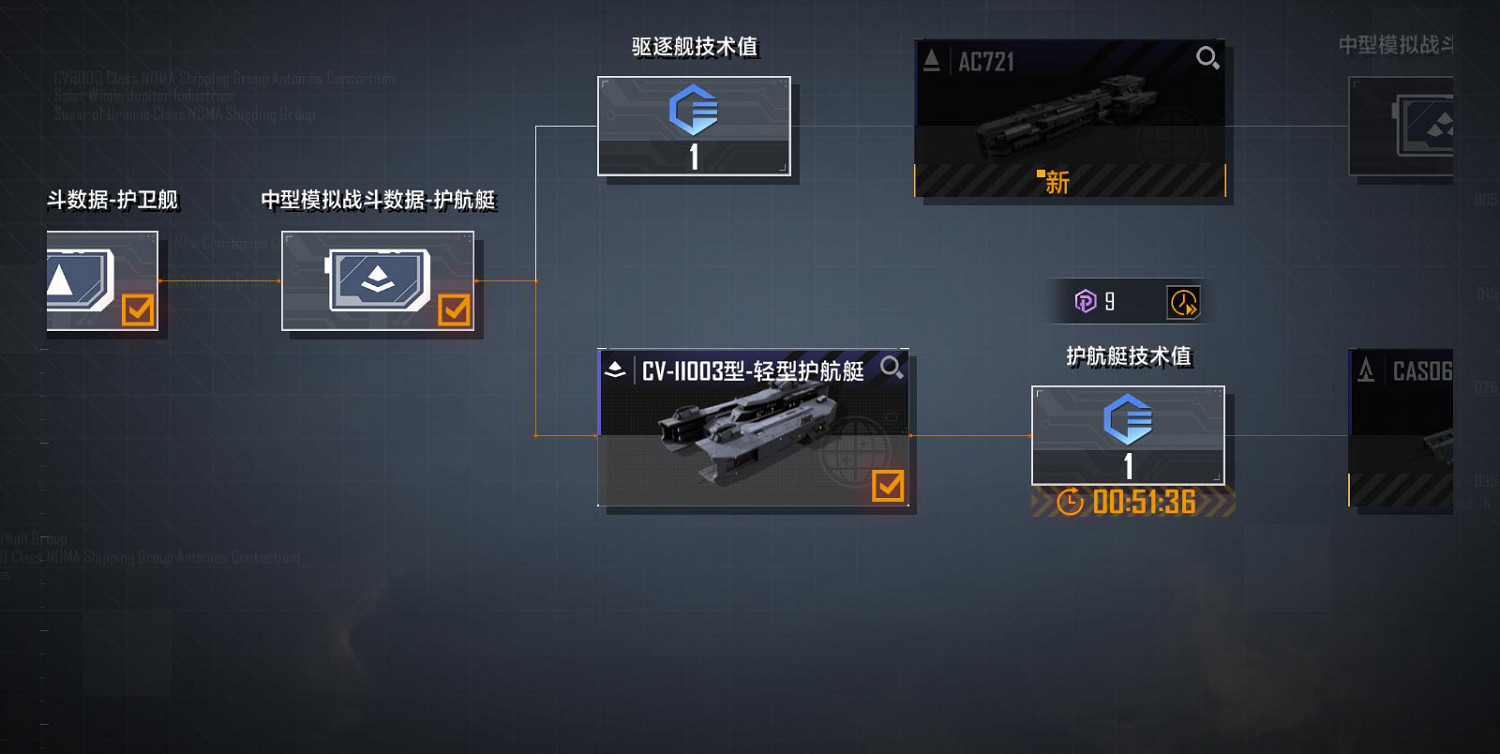Toggle the checkbox on the CV-II003型 ship node

[x=888, y=488]
